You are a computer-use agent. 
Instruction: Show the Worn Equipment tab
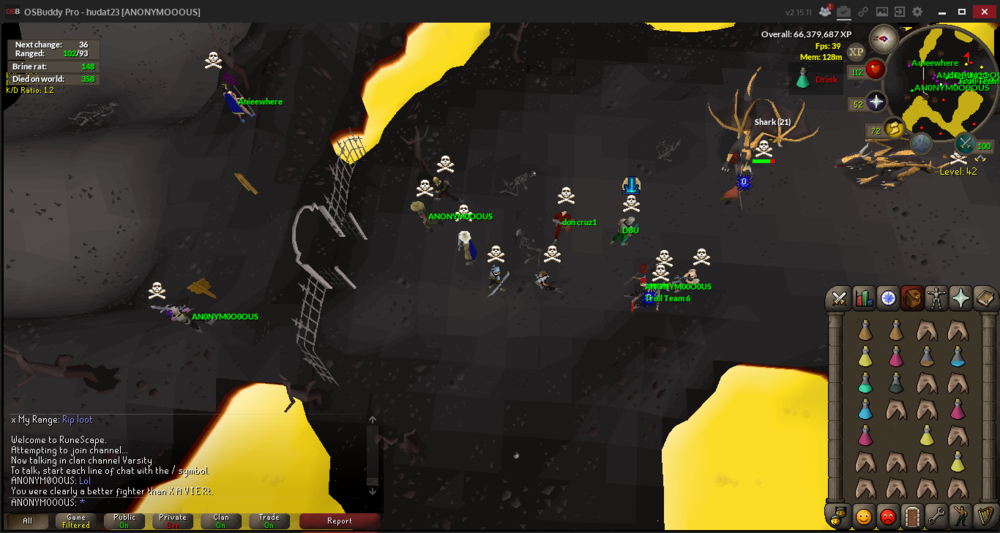tap(936, 298)
